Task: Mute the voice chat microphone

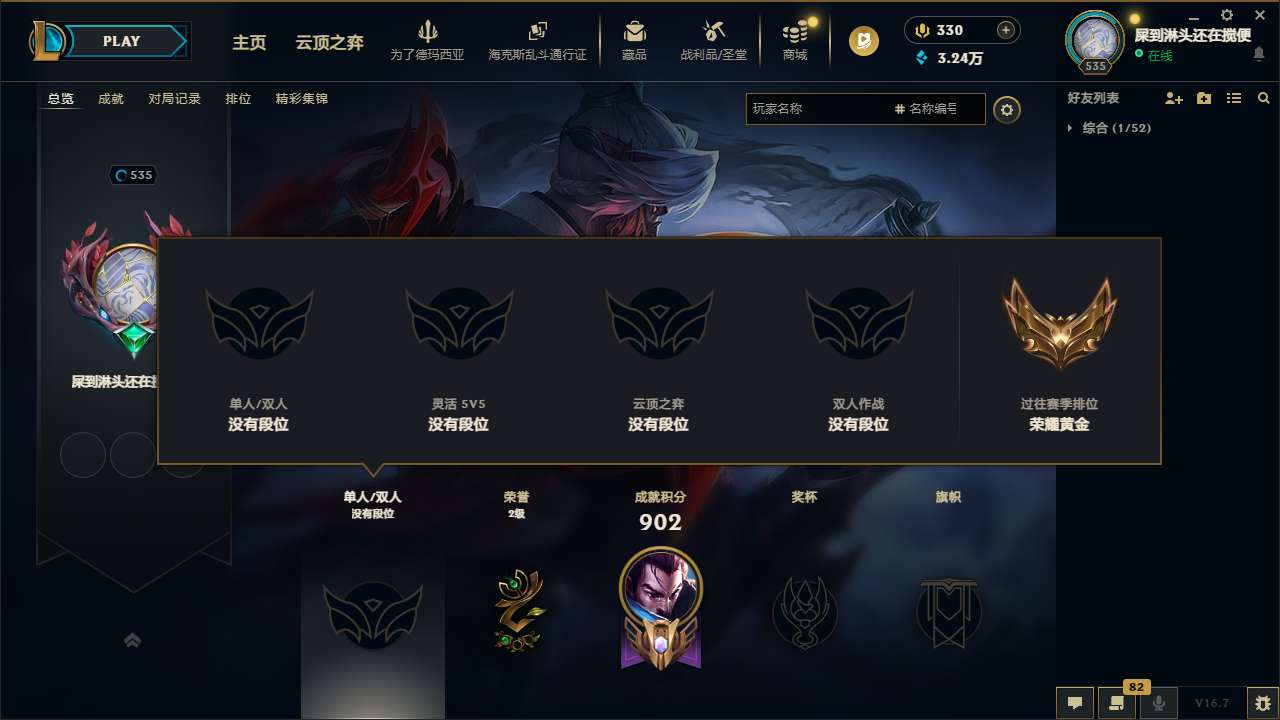Action: [1158, 703]
